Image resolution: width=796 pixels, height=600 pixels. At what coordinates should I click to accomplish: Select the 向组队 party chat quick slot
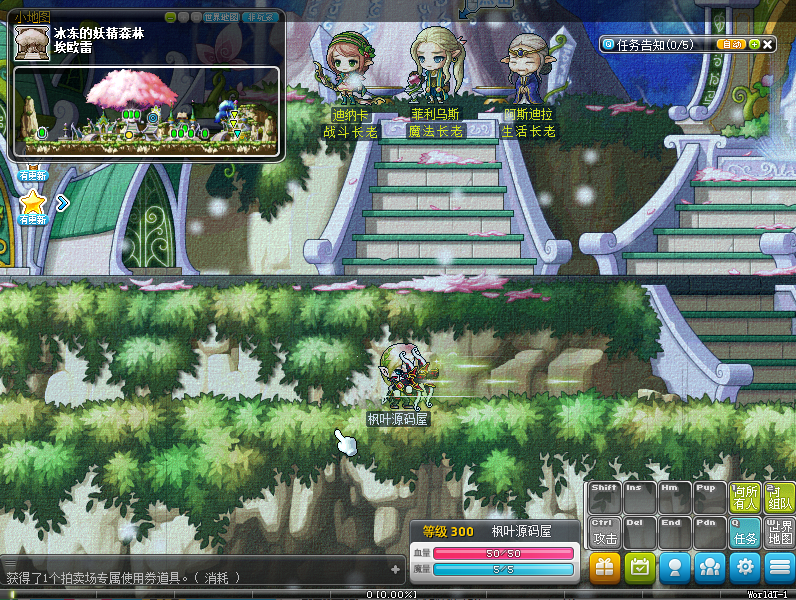778,497
